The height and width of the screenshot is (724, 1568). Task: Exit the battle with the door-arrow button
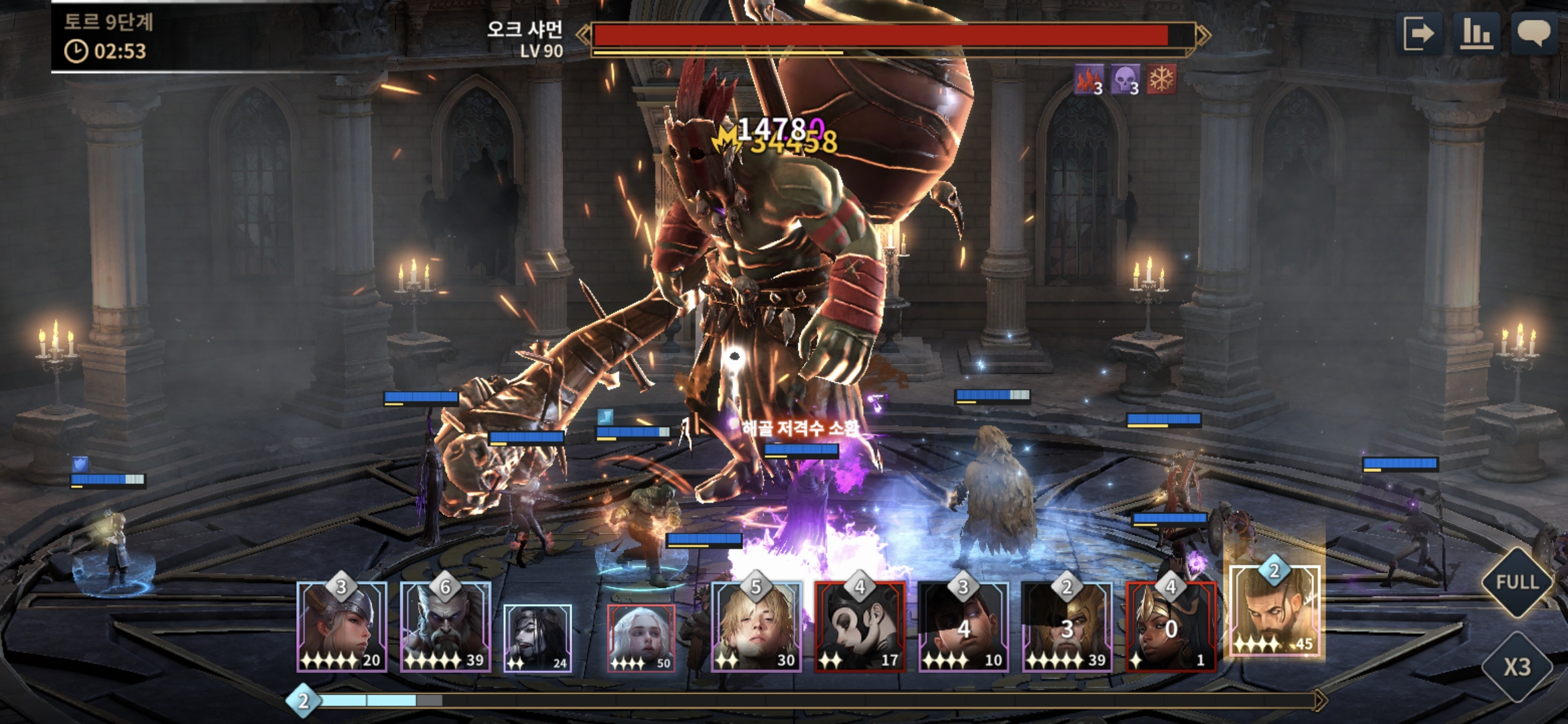[1419, 34]
